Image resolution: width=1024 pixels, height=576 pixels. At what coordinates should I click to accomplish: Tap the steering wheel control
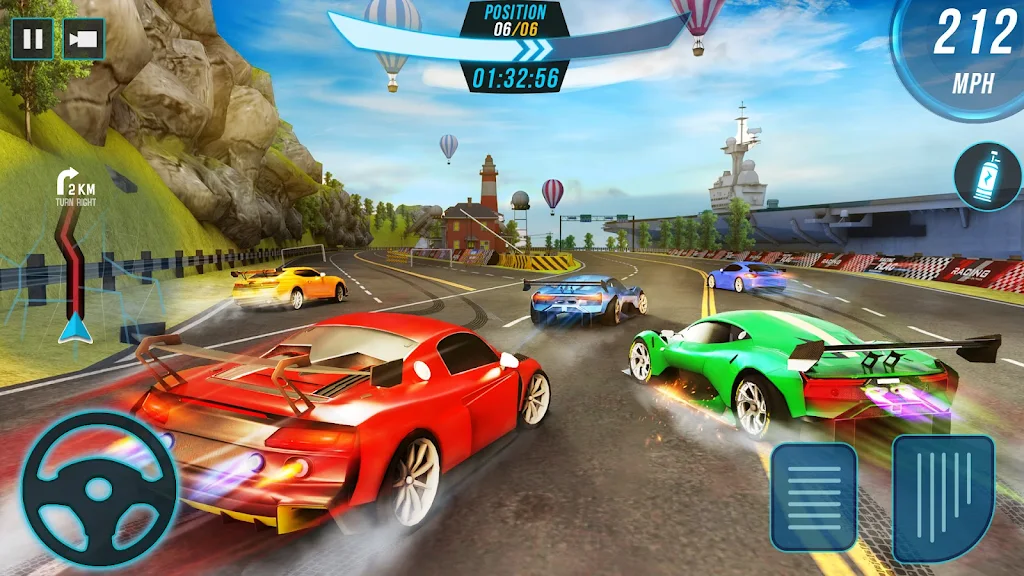coord(99,490)
